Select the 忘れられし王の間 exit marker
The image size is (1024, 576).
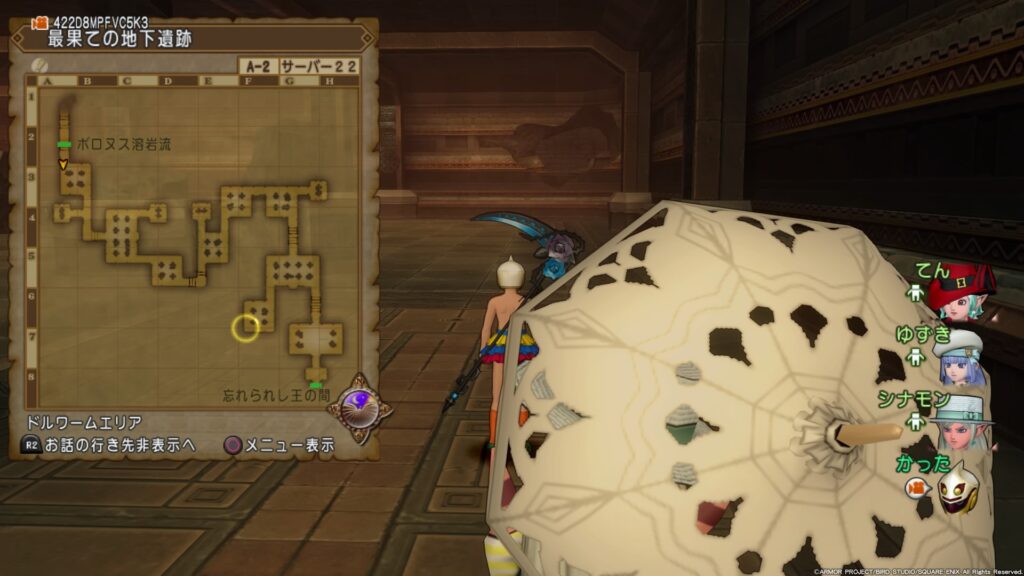(316, 385)
